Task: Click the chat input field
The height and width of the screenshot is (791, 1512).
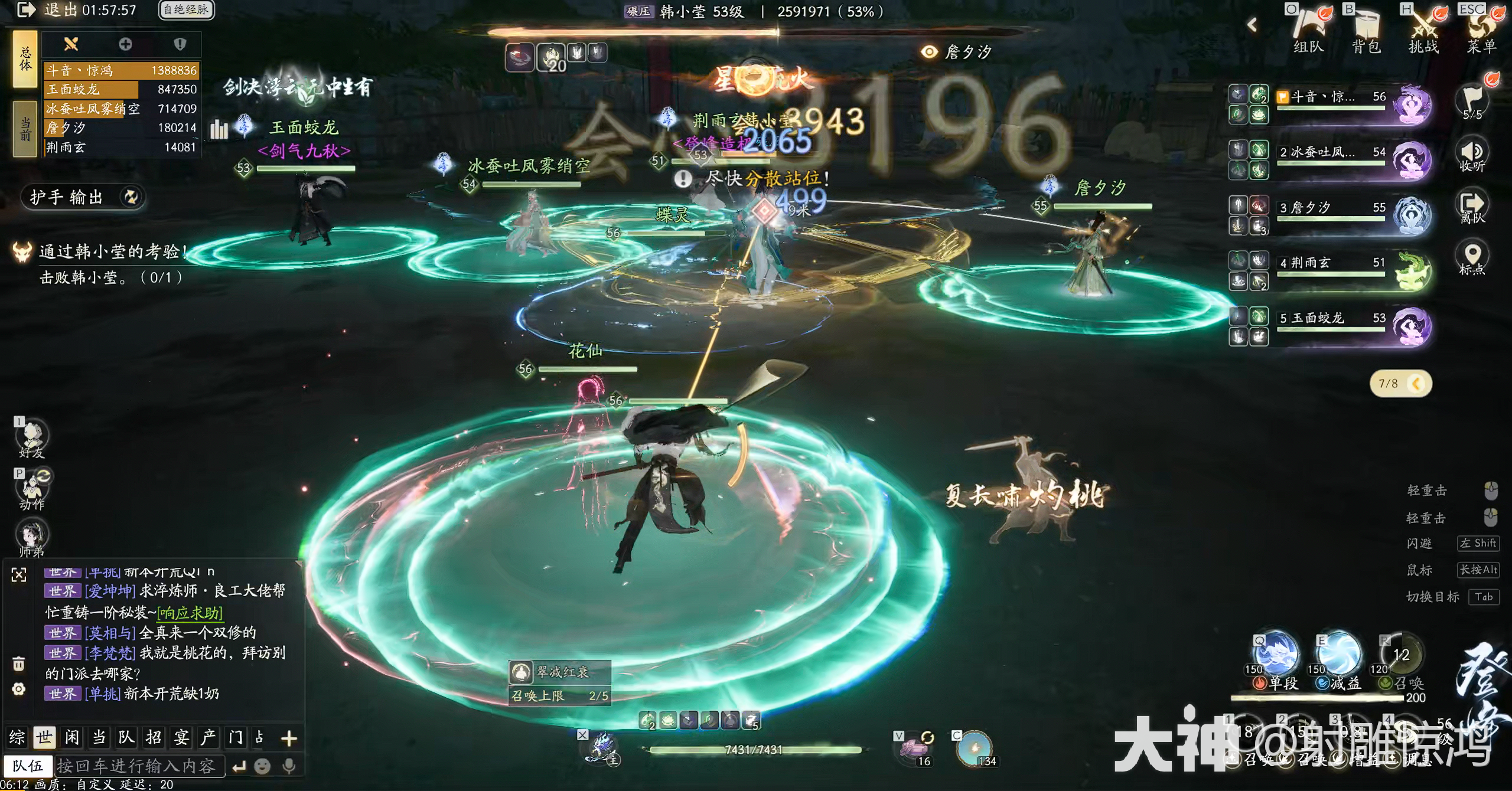Action: (139, 766)
